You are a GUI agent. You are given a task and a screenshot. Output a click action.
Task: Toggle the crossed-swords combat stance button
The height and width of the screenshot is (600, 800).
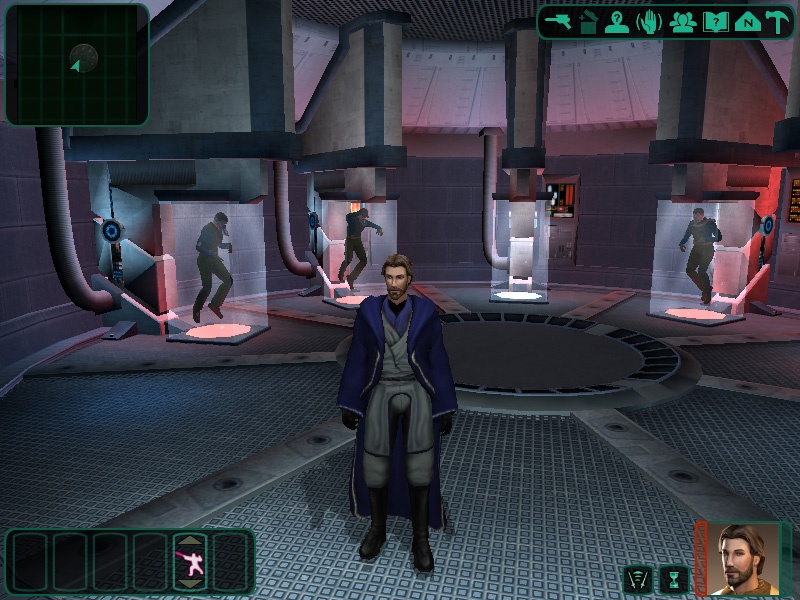[637, 579]
